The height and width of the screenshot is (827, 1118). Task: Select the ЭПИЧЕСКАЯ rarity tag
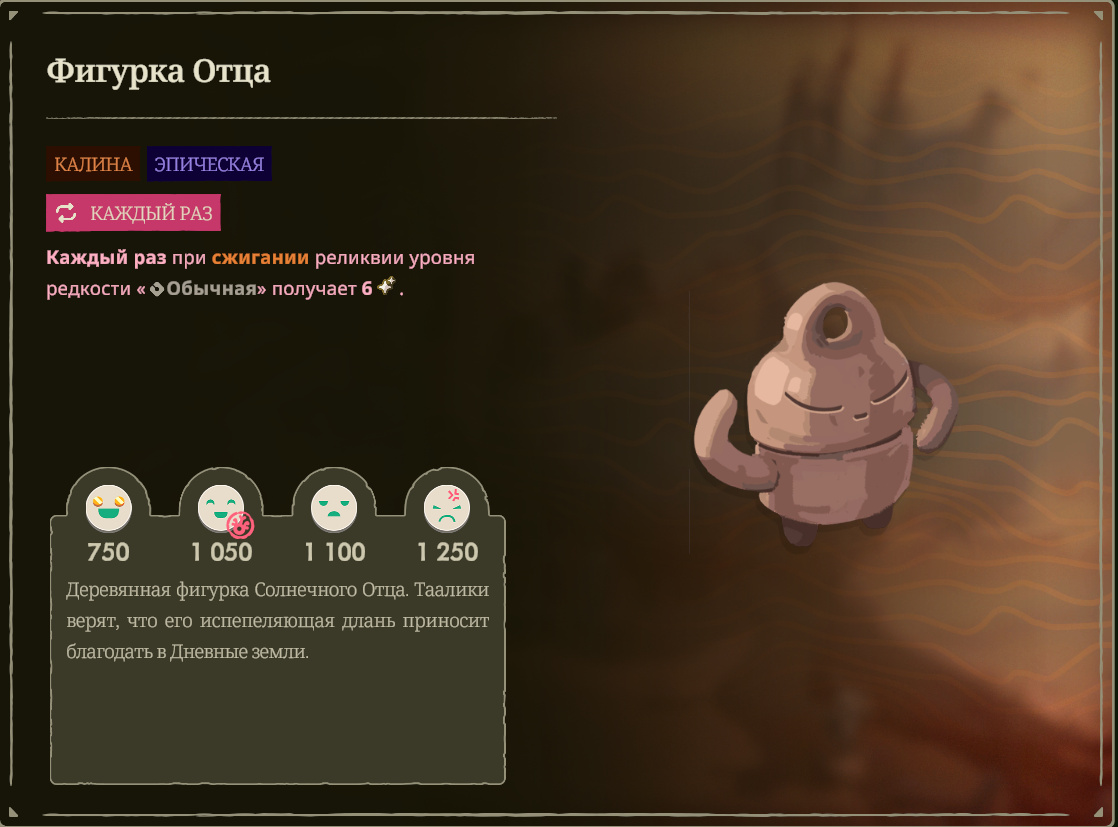[209, 164]
